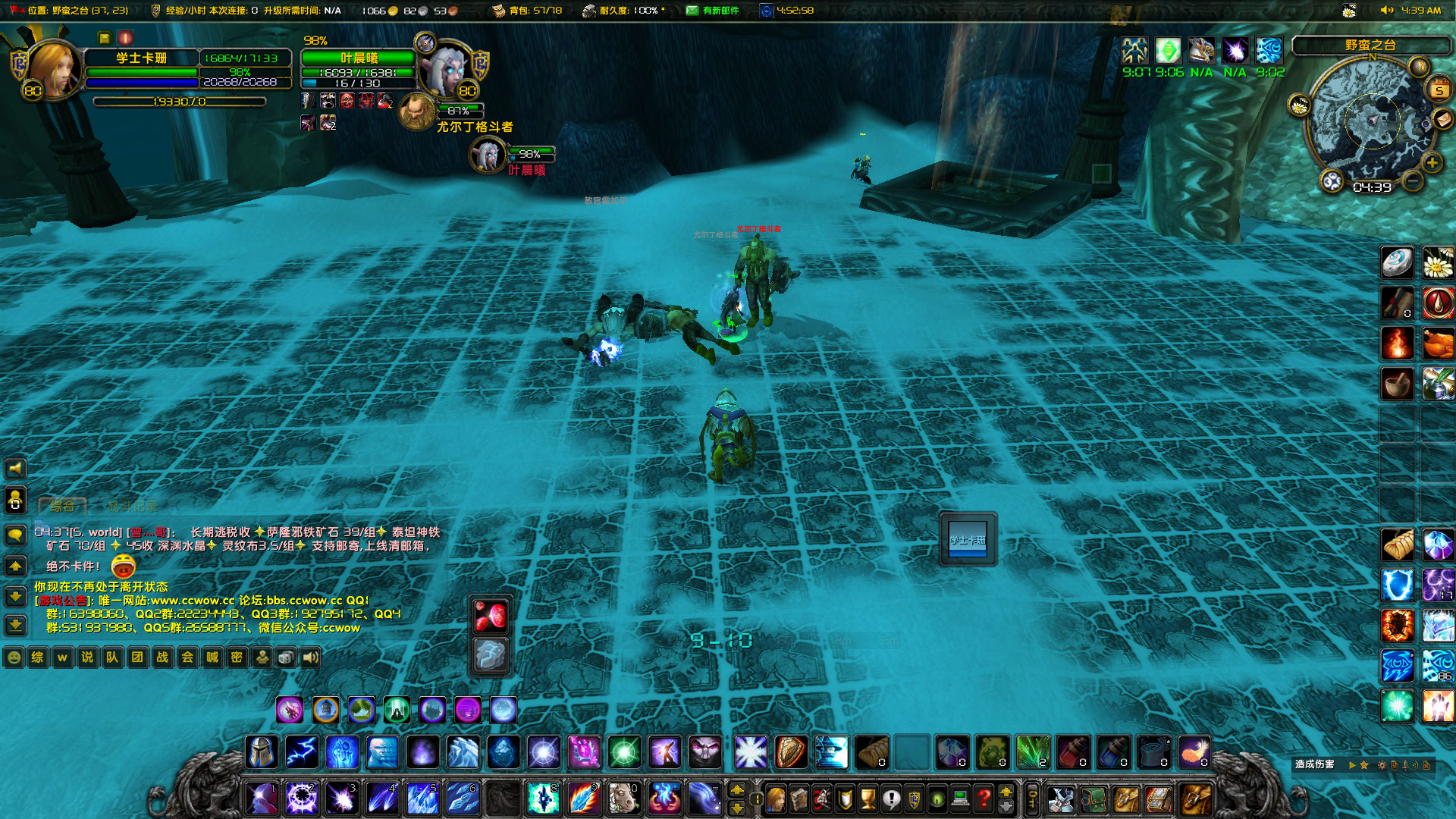Image resolution: width=1456 pixels, height=819 pixels.
Task: Switch to the 战斗记录 chat tab
Action: tap(131, 507)
